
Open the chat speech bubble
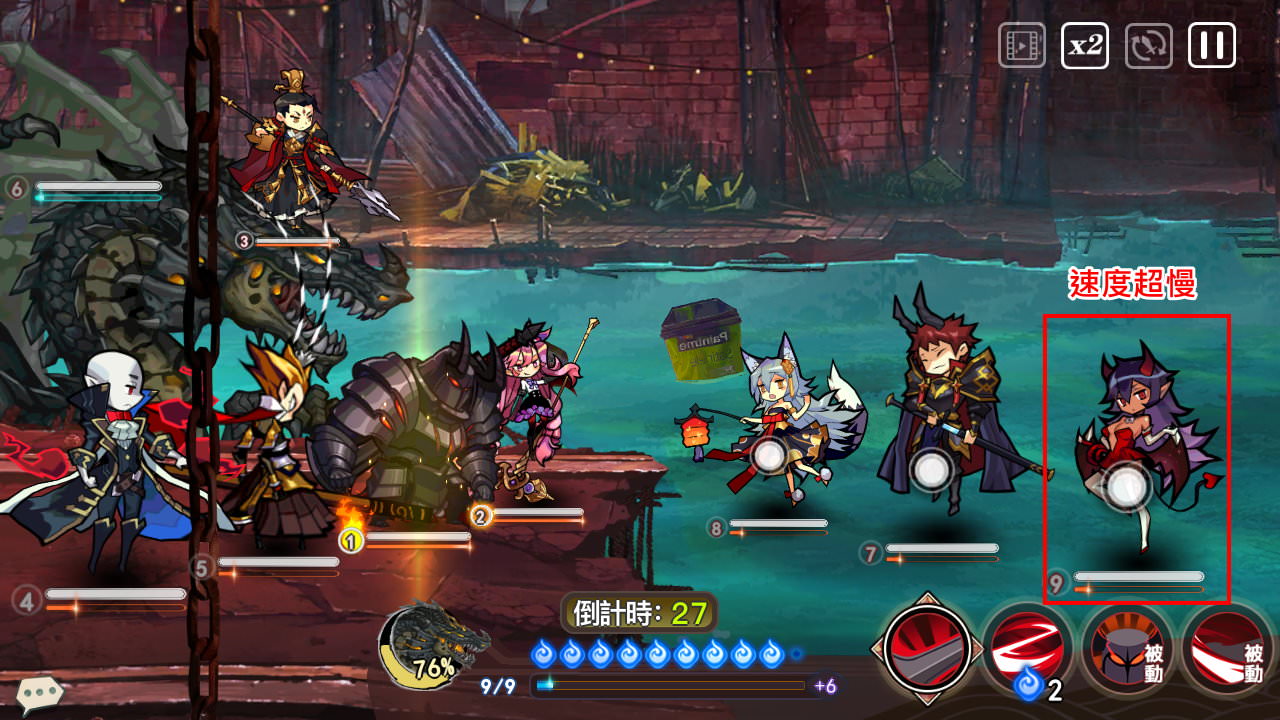pyautogui.click(x=40, y=692)
